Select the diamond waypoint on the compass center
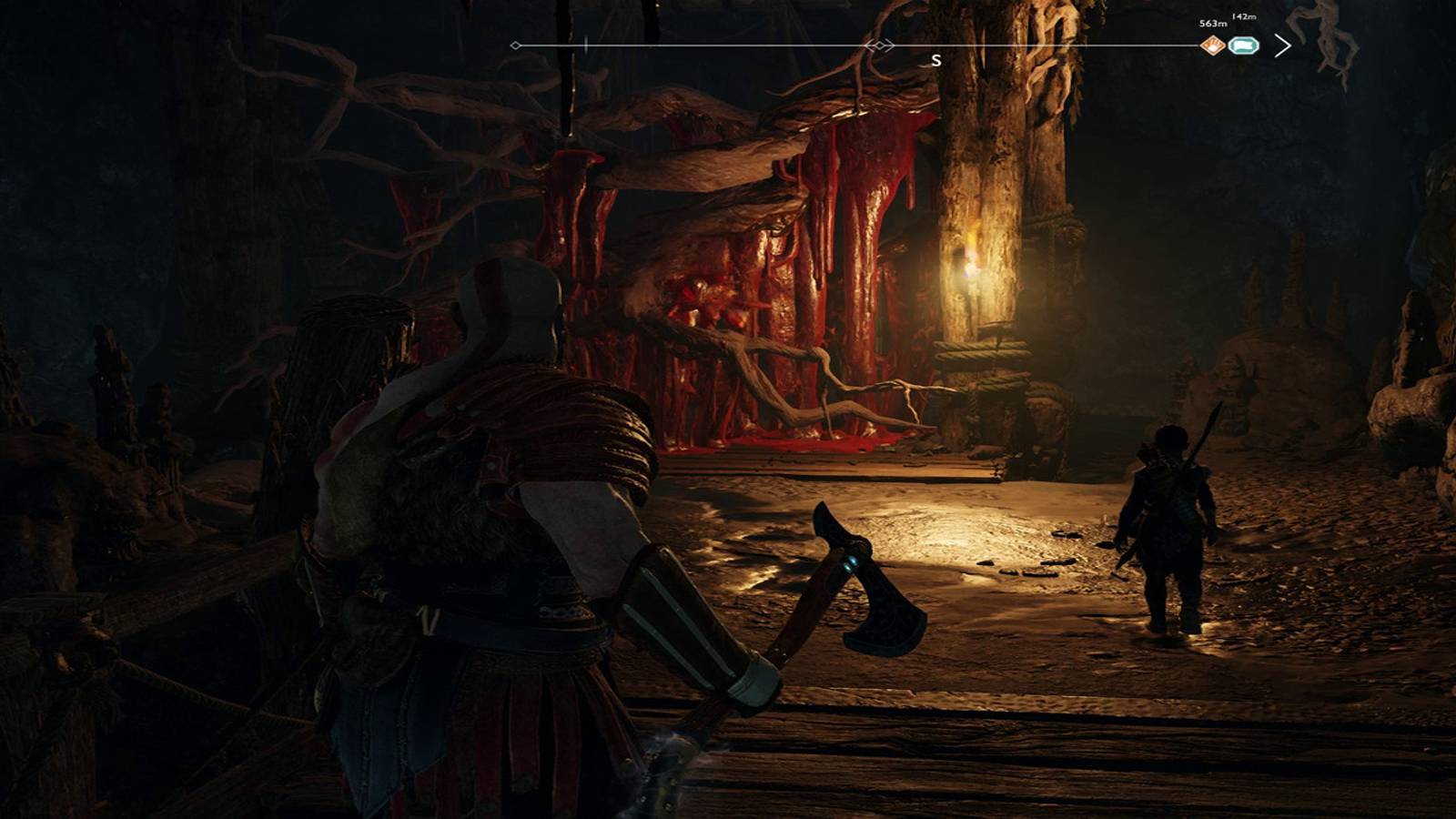This screenshot has height=819, width=1456. (x=880, y=45)
